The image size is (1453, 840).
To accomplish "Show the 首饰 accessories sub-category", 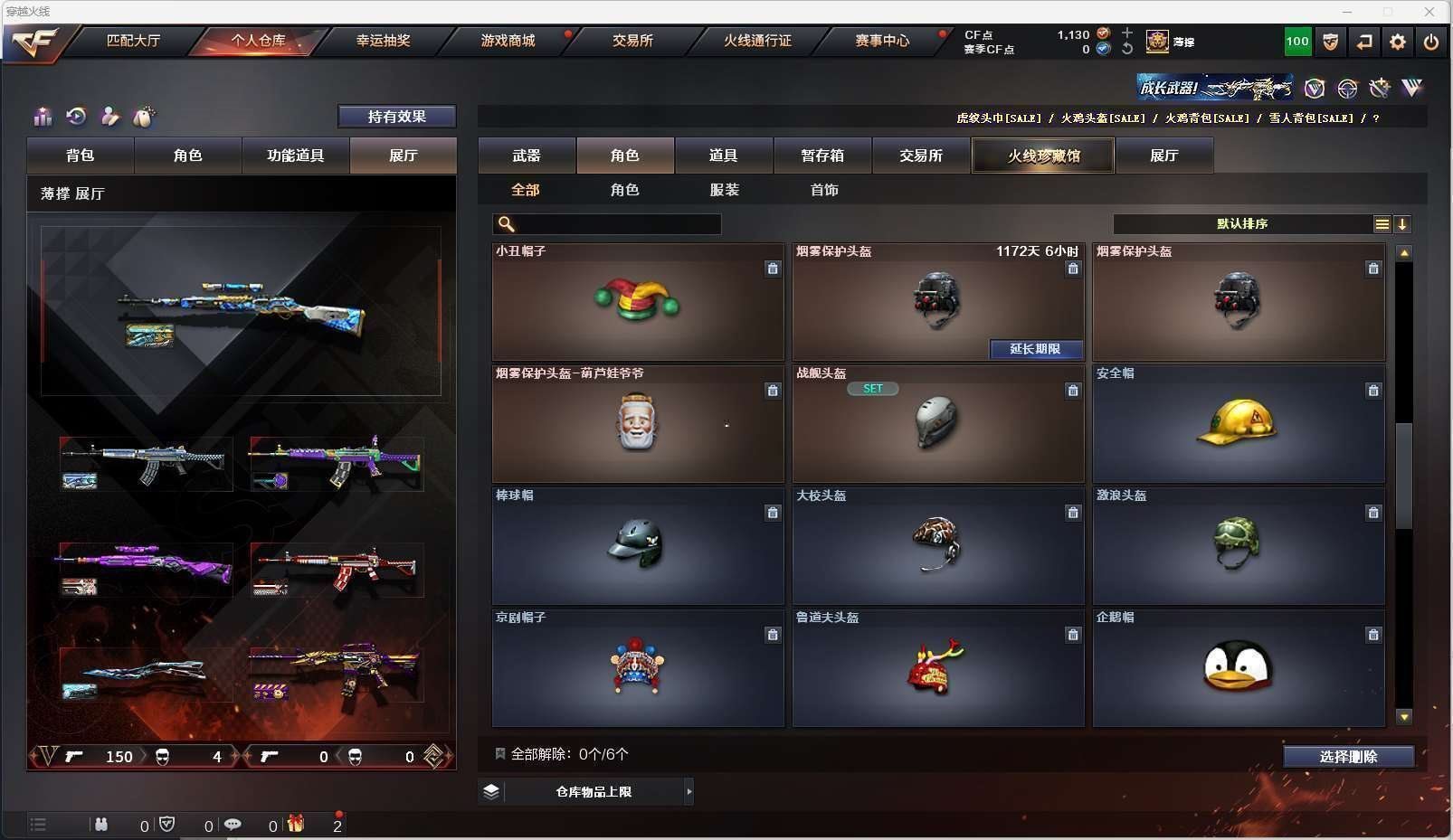I will tap(824, 190).
